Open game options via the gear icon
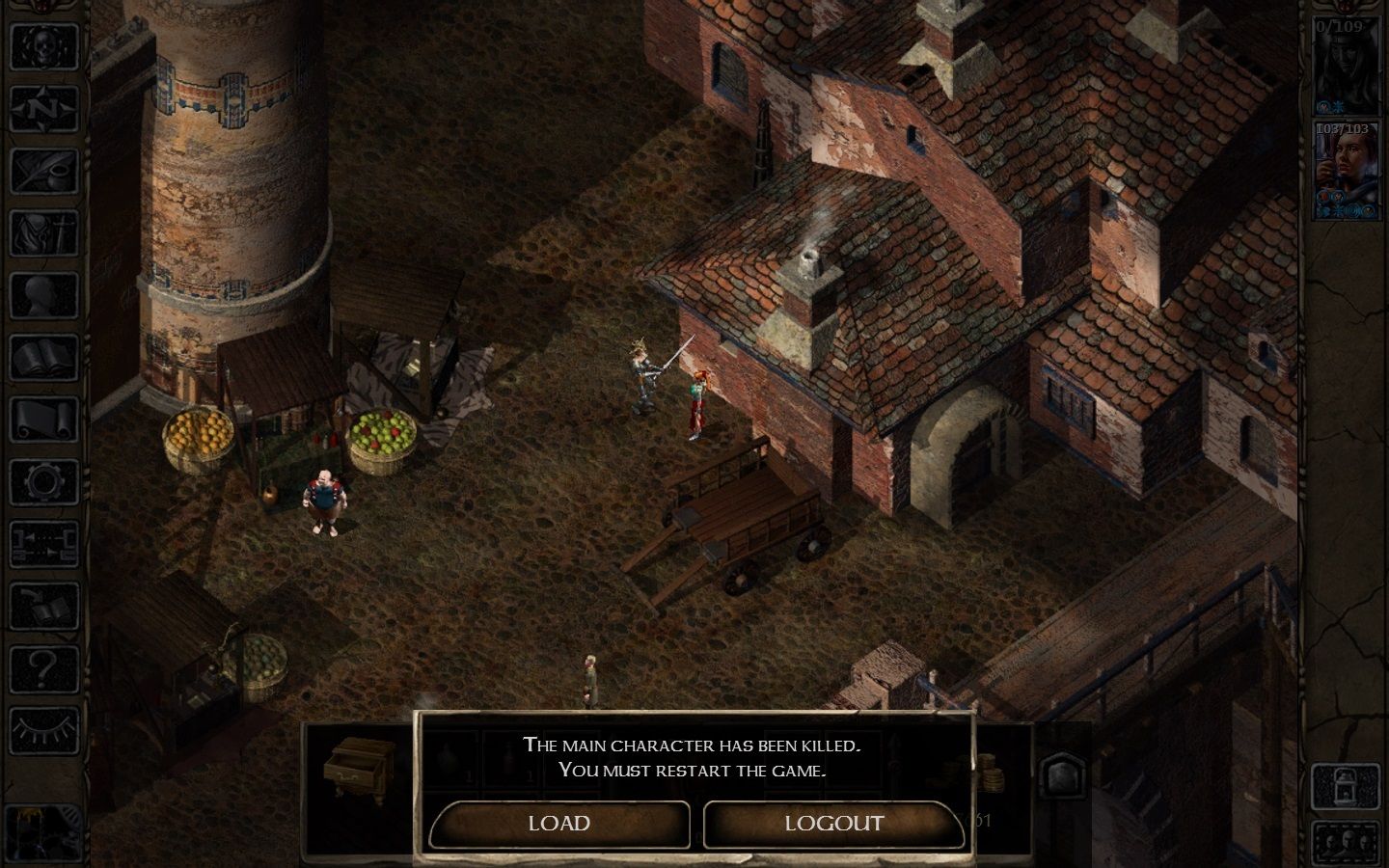The height and width of the screenshot is (868, 1389). (x=43, y=483)
